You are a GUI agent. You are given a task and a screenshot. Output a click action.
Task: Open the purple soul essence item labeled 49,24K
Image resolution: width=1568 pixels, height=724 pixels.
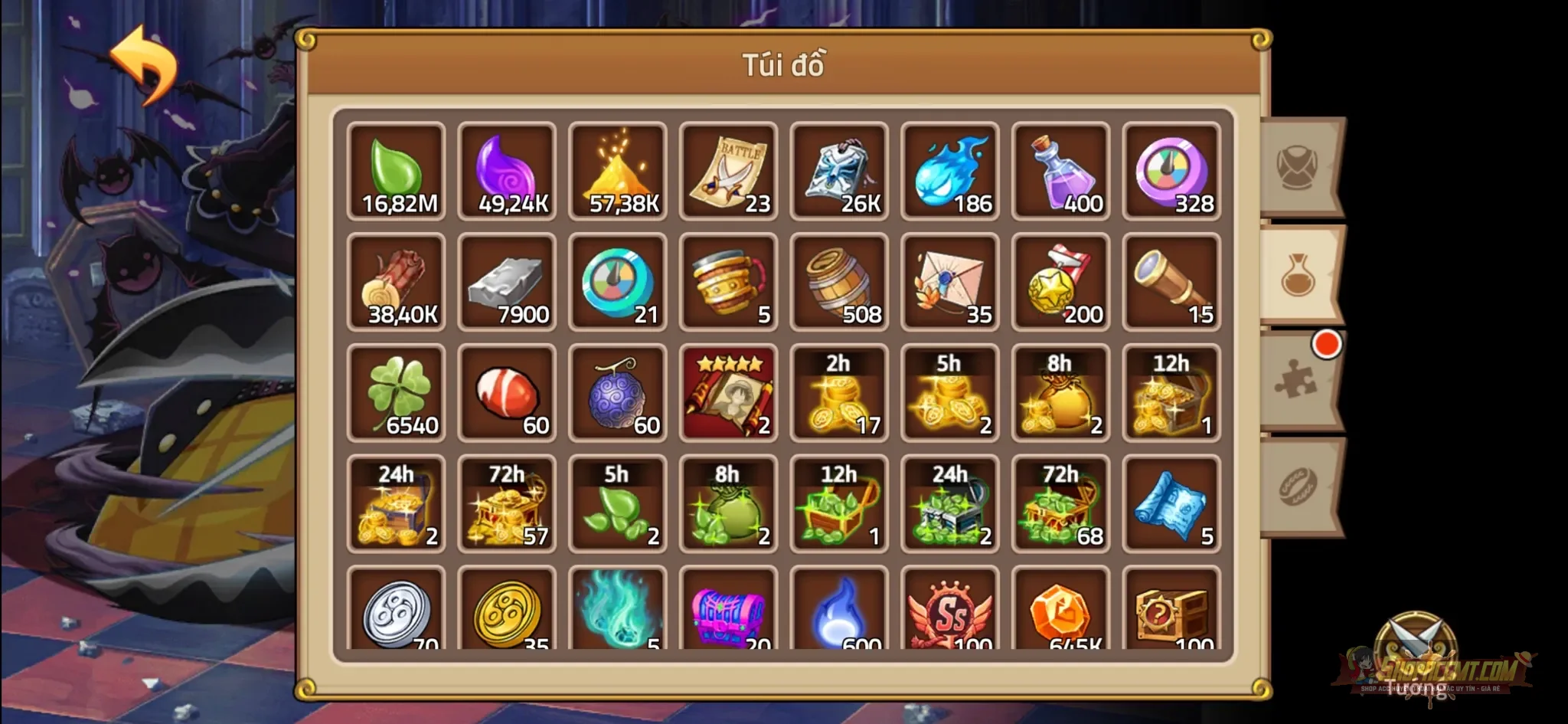coord(507,170)
